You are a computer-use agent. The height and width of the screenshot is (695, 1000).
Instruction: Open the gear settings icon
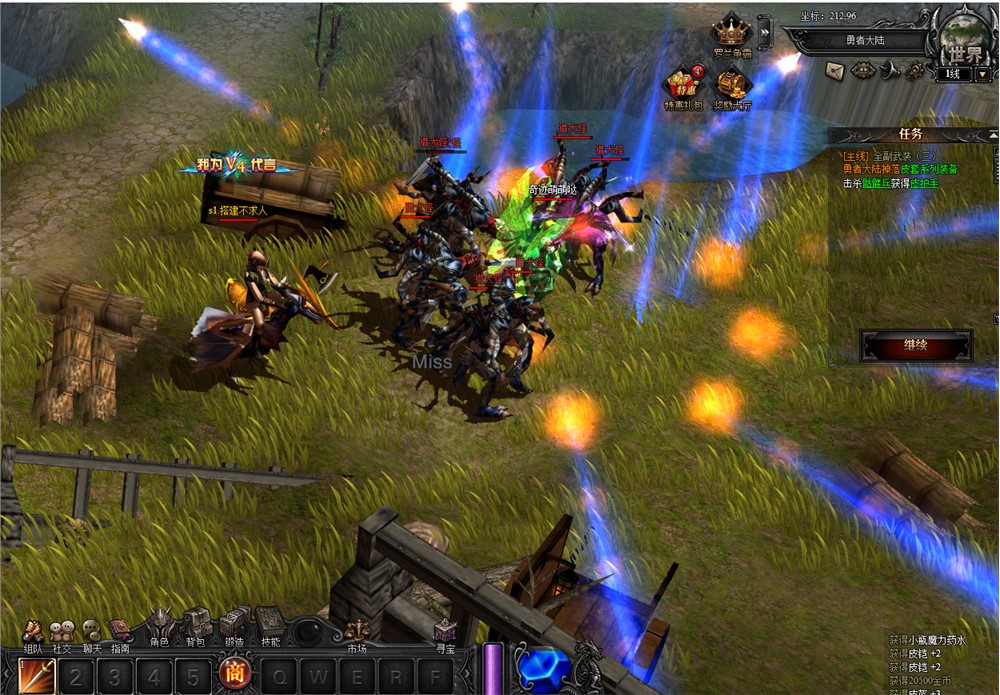pos(915,70)
